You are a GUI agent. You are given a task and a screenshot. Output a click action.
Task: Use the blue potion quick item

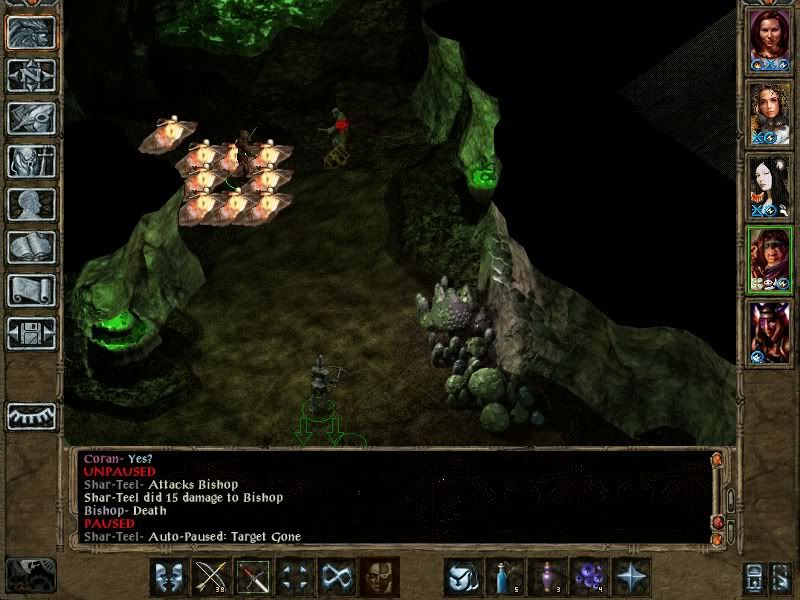504,577
